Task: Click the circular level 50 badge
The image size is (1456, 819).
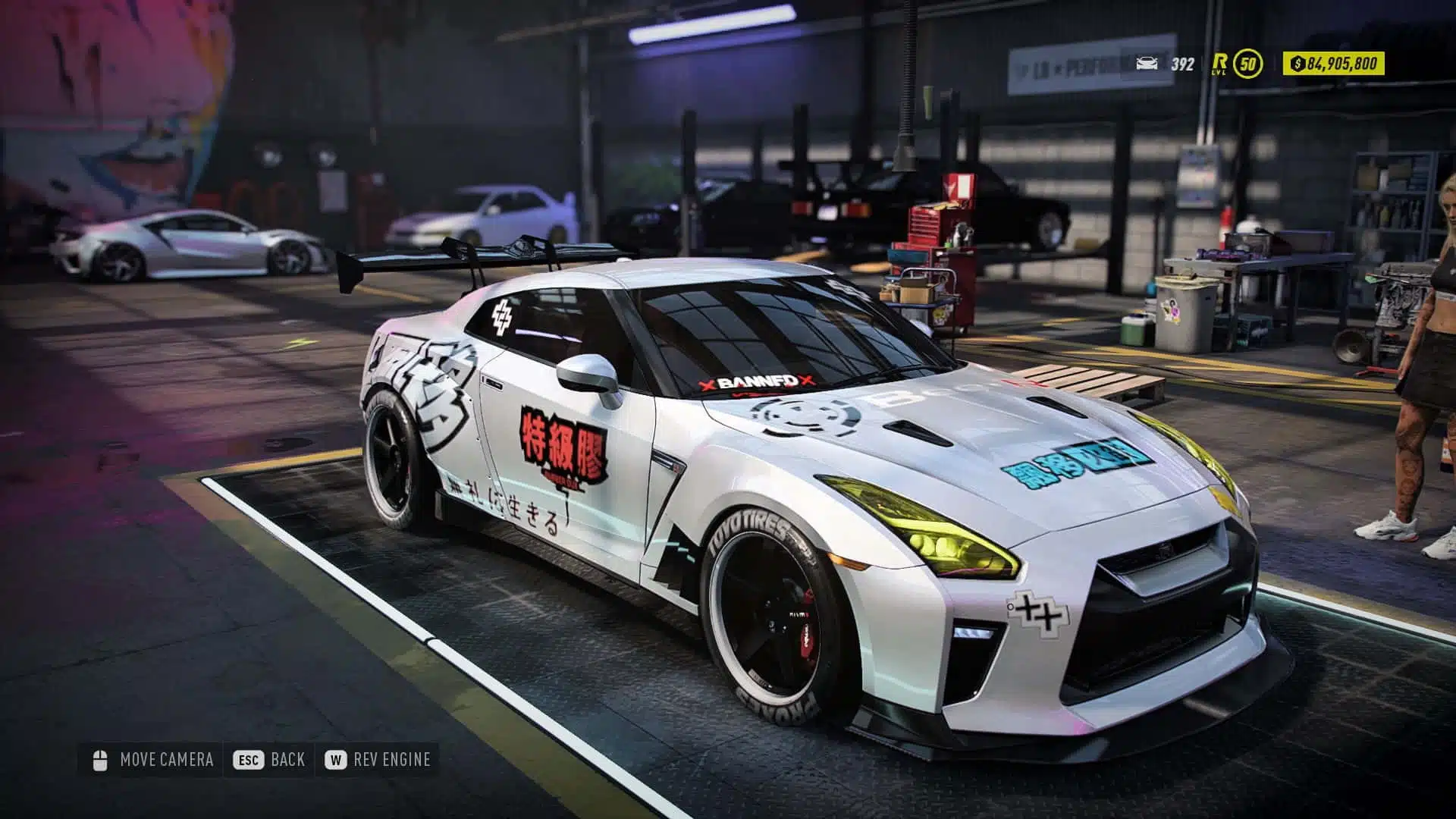Action: coord(1248,64)
